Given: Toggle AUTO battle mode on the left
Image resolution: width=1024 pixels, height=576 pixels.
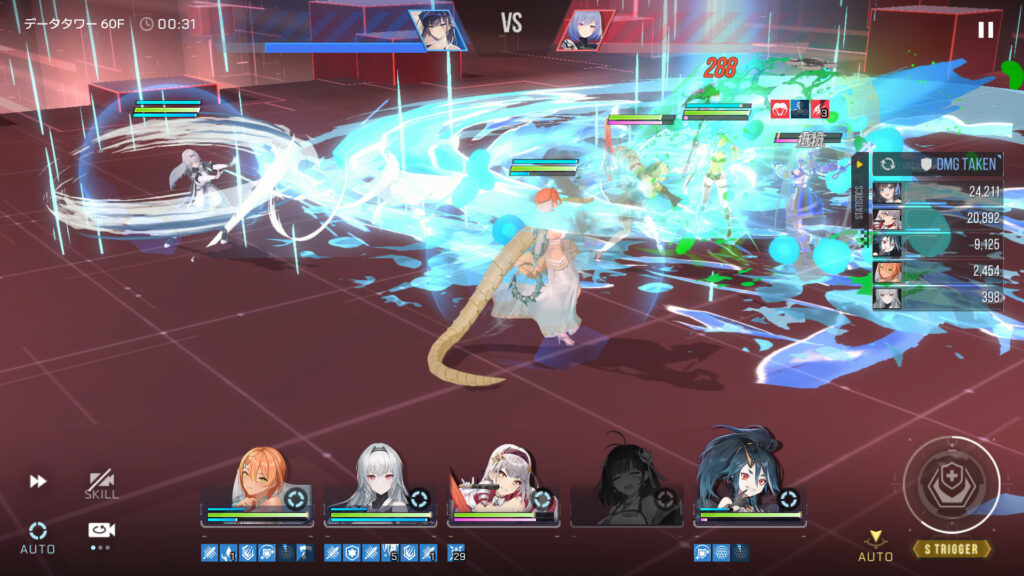Looking at the screenshot, I should point(38,536).
